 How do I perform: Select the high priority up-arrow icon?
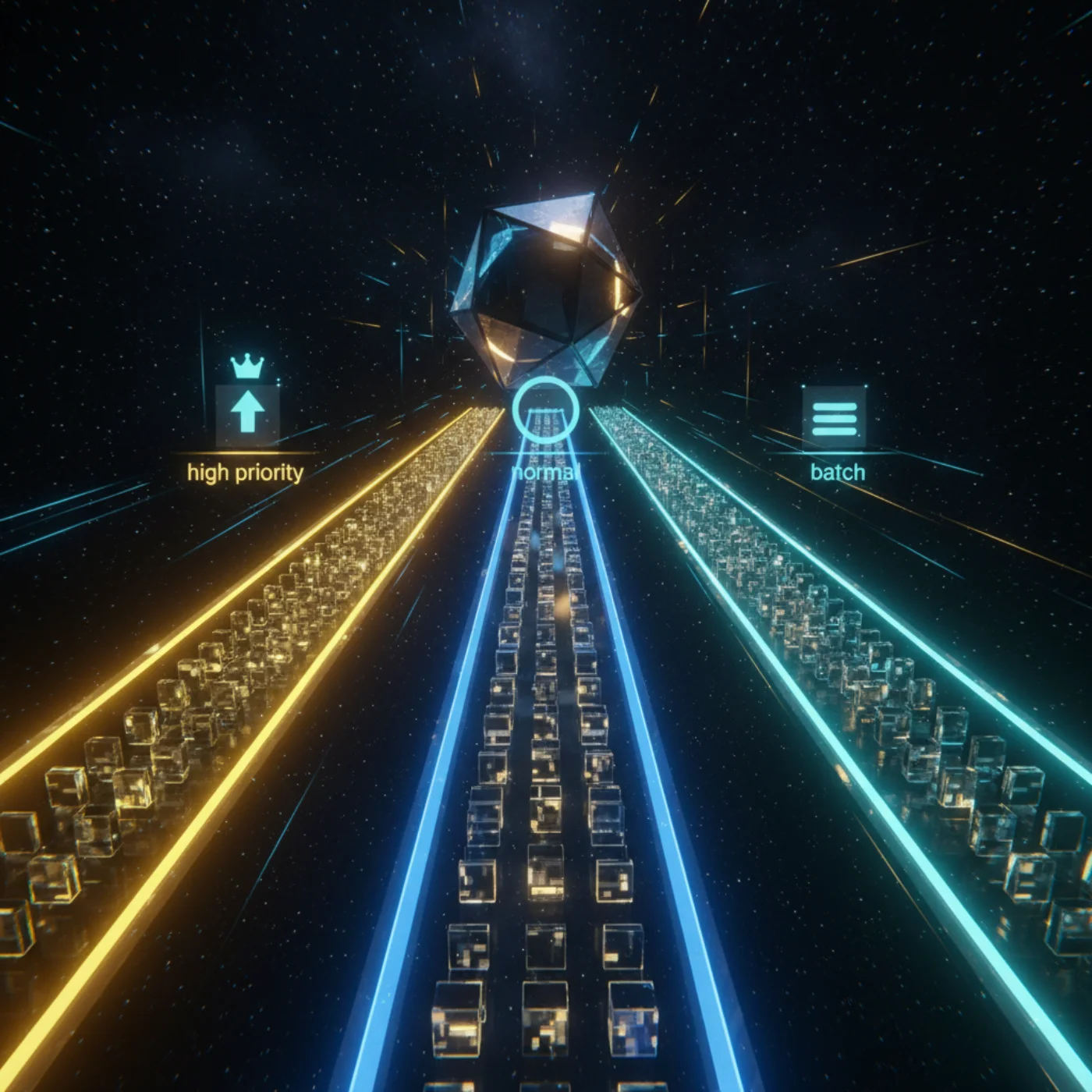tap(247, 412)
